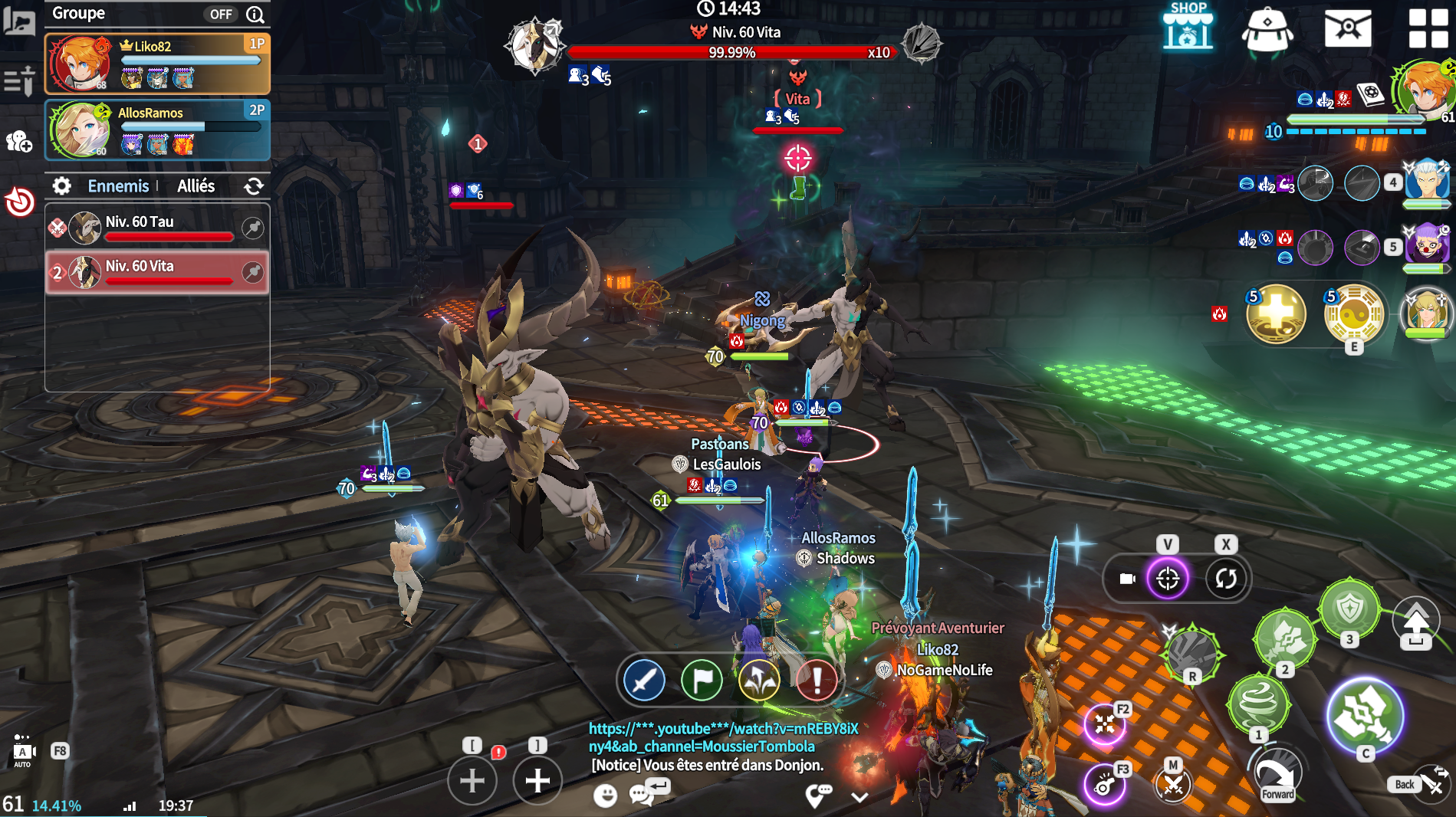
Task: Toggle the AUTO battle button
Action: (23, 751)
